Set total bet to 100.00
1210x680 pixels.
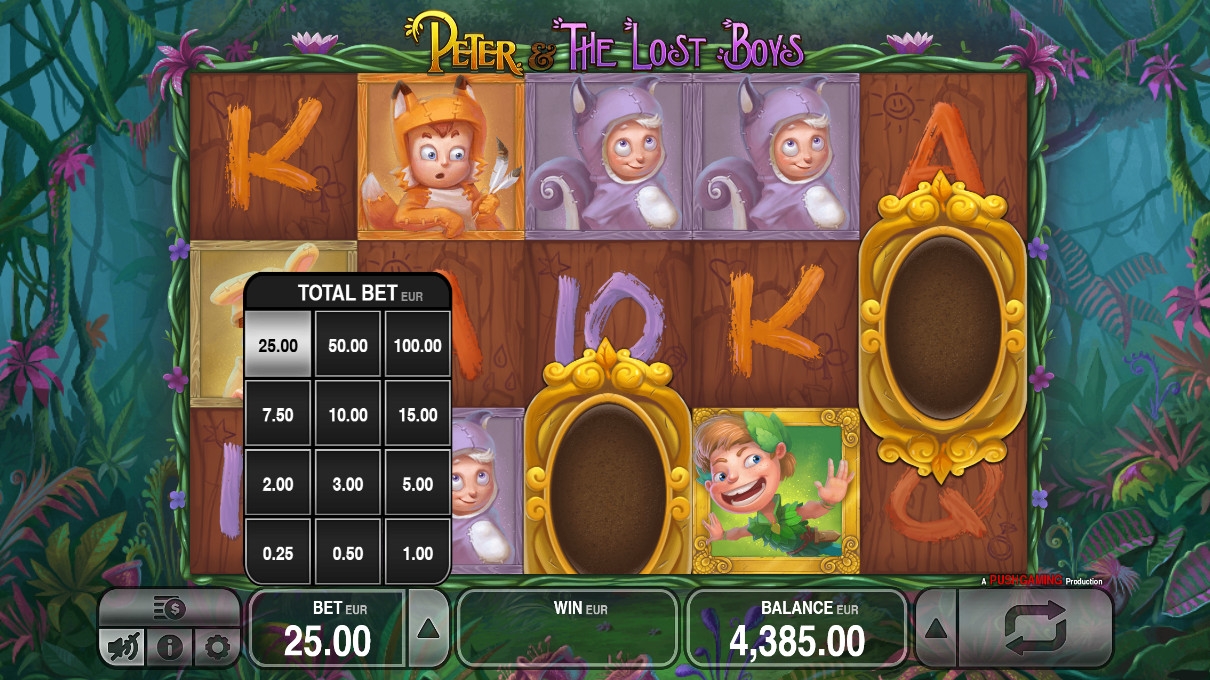click(x=417, y=345)
